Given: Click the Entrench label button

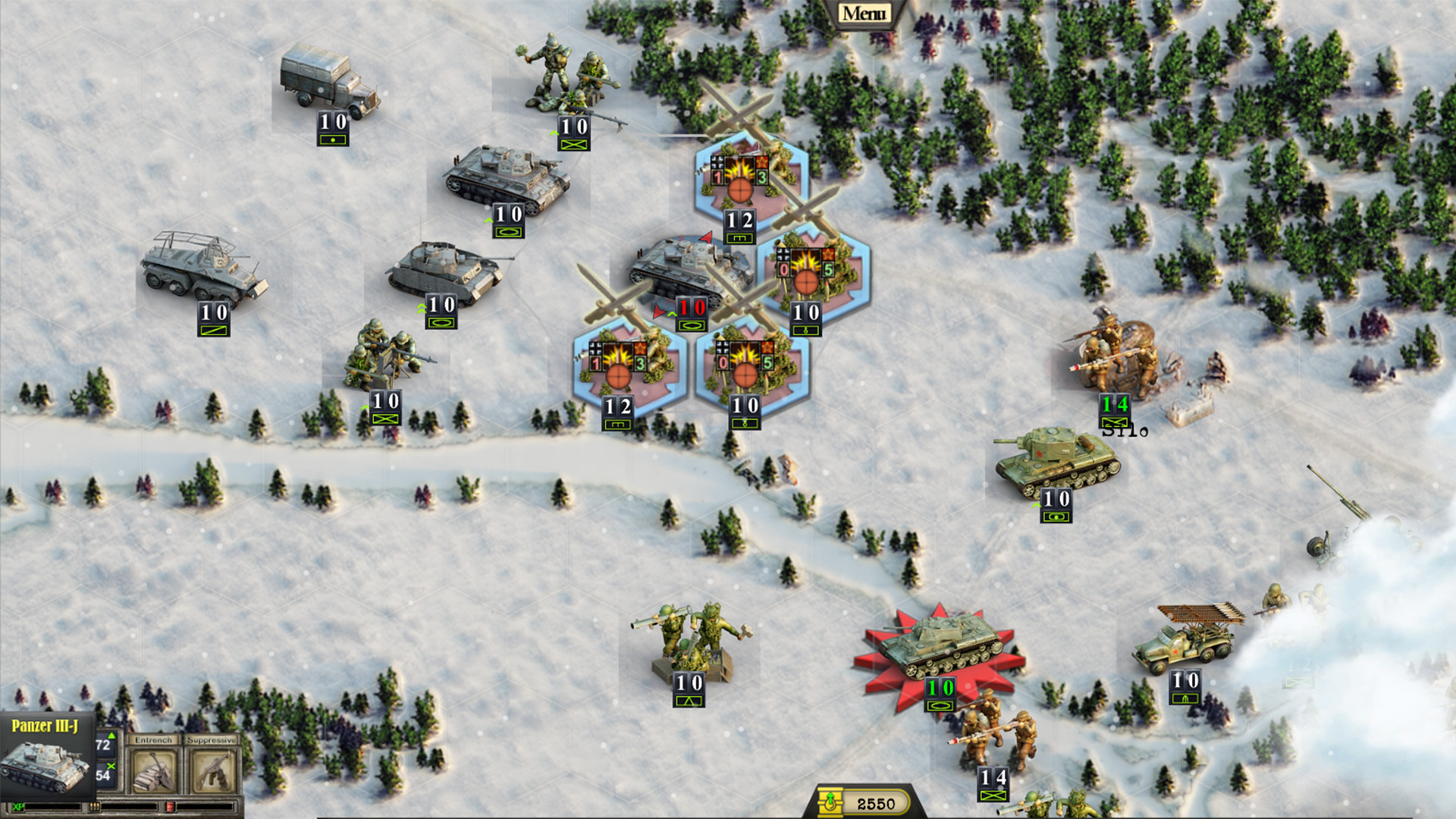Looking at the screenshot, I should [x=153, y=739].
